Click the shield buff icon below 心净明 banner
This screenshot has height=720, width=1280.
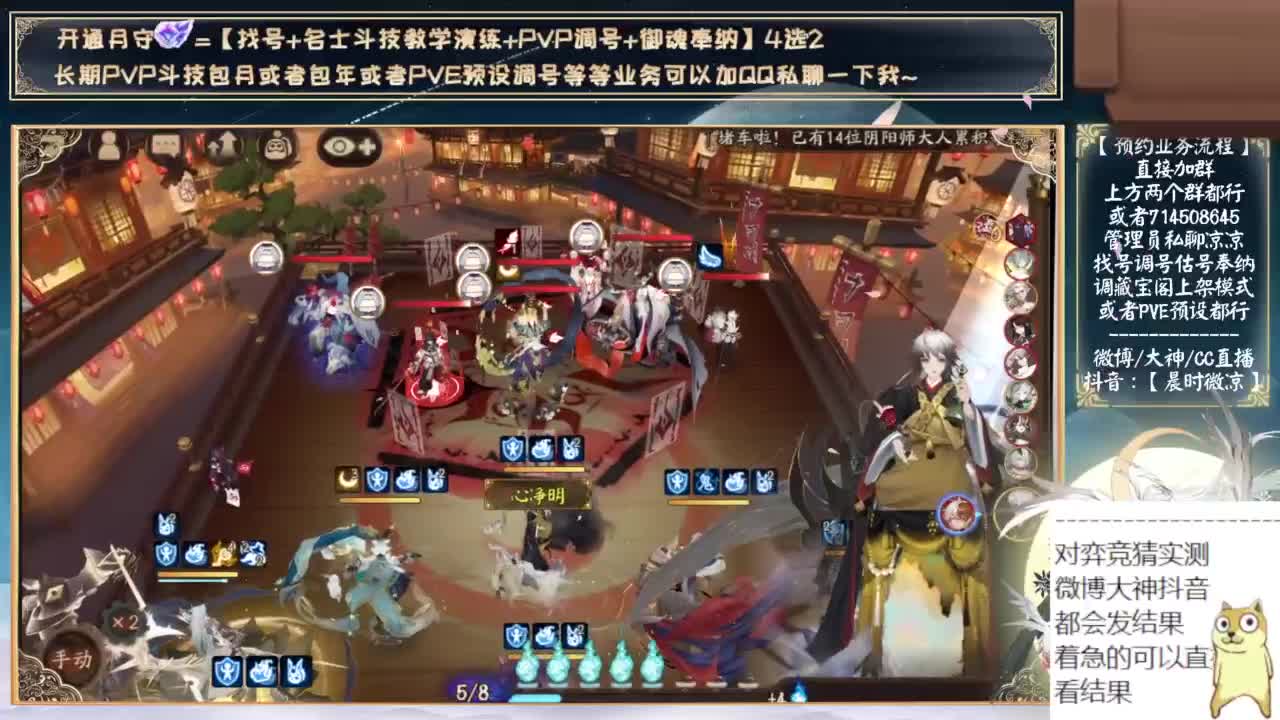pos(516,633)
